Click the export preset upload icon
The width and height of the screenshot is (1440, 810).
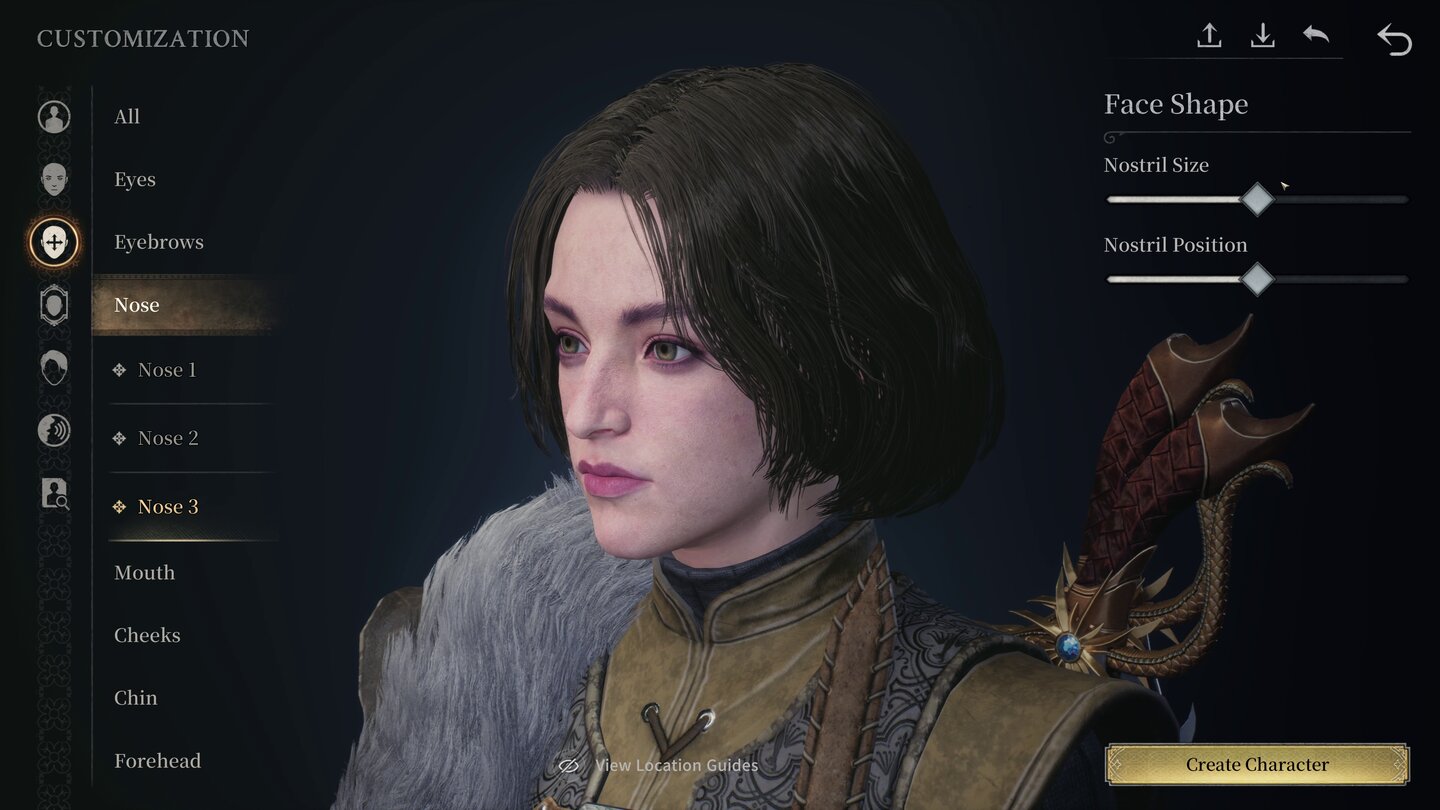click(x=1209, y=35)
